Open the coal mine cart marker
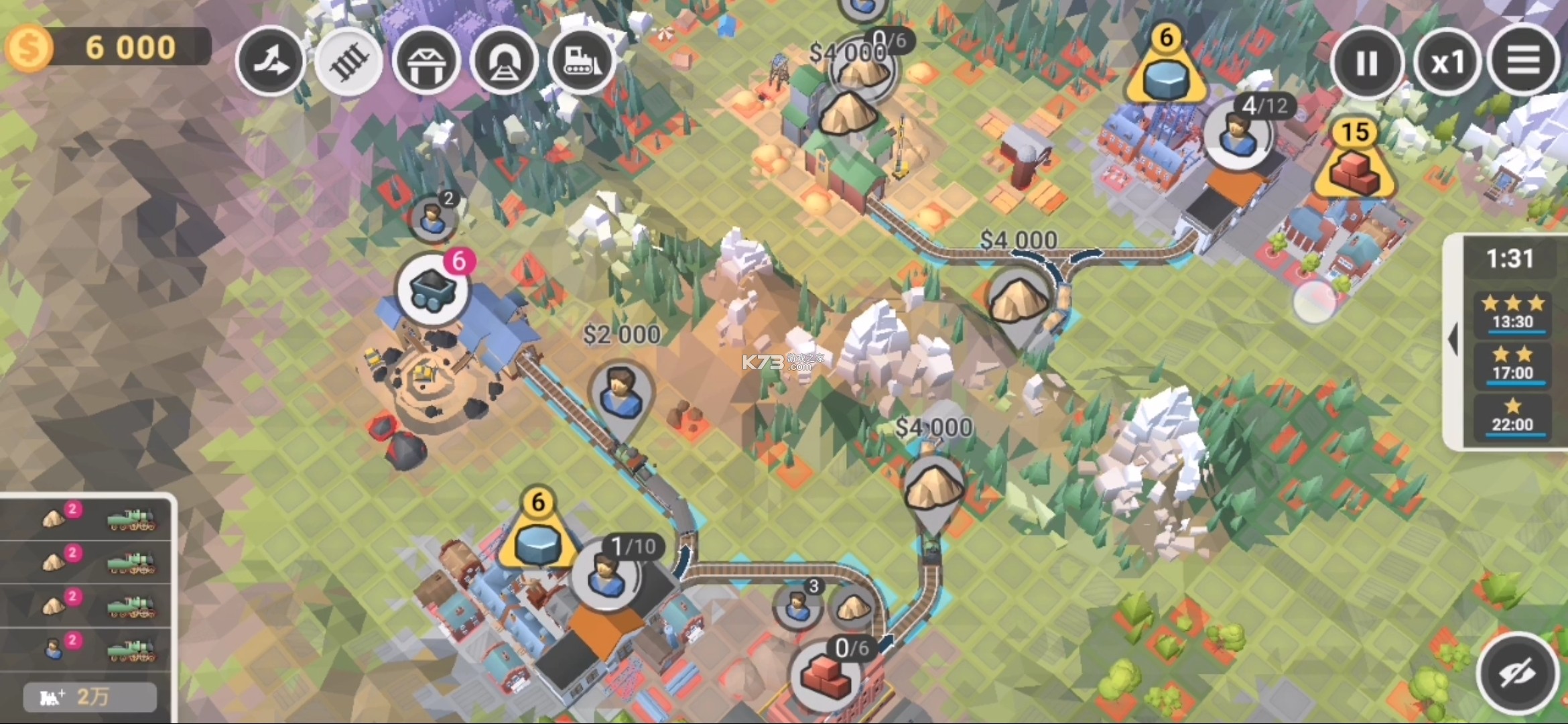 click(434, 290)
